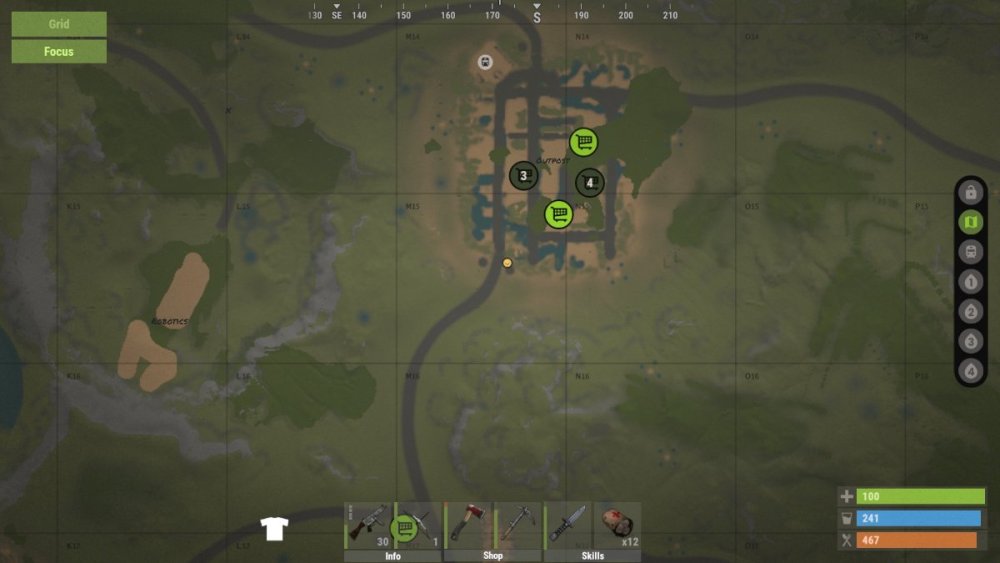Open the Info tab
This screenshot has height=563, width=1000.
coord(393,556)
